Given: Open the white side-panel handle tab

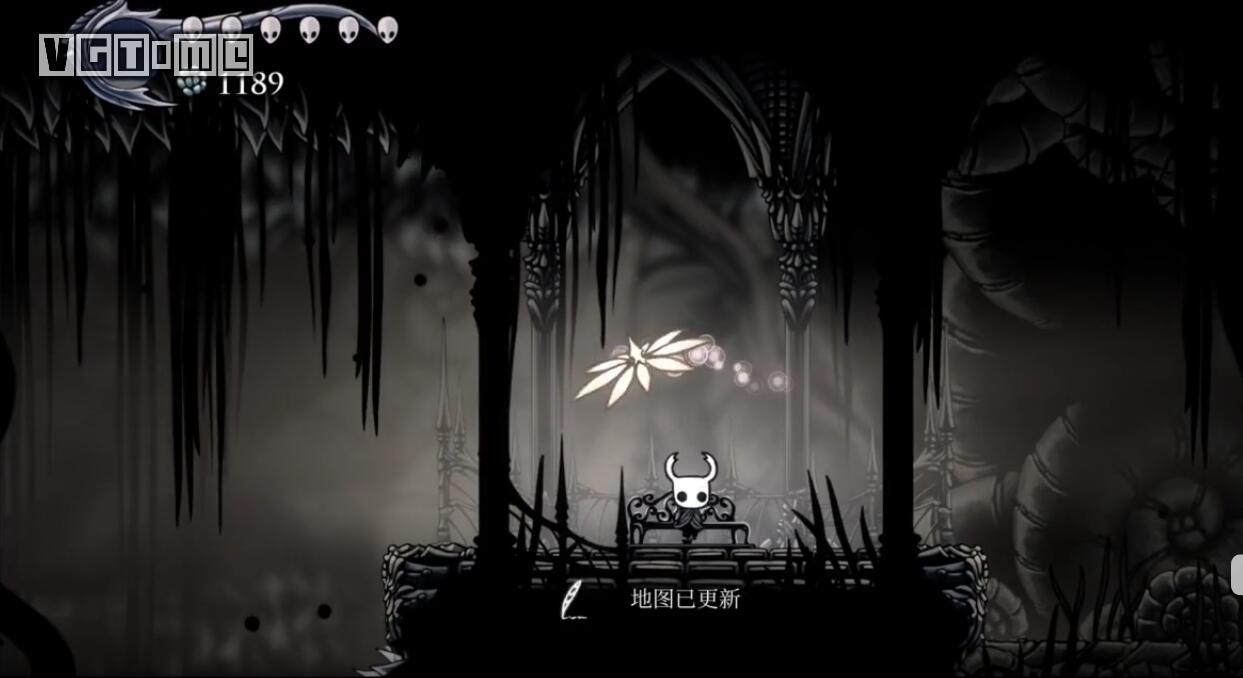Looking at the screenshot, I should [1237, 574].
